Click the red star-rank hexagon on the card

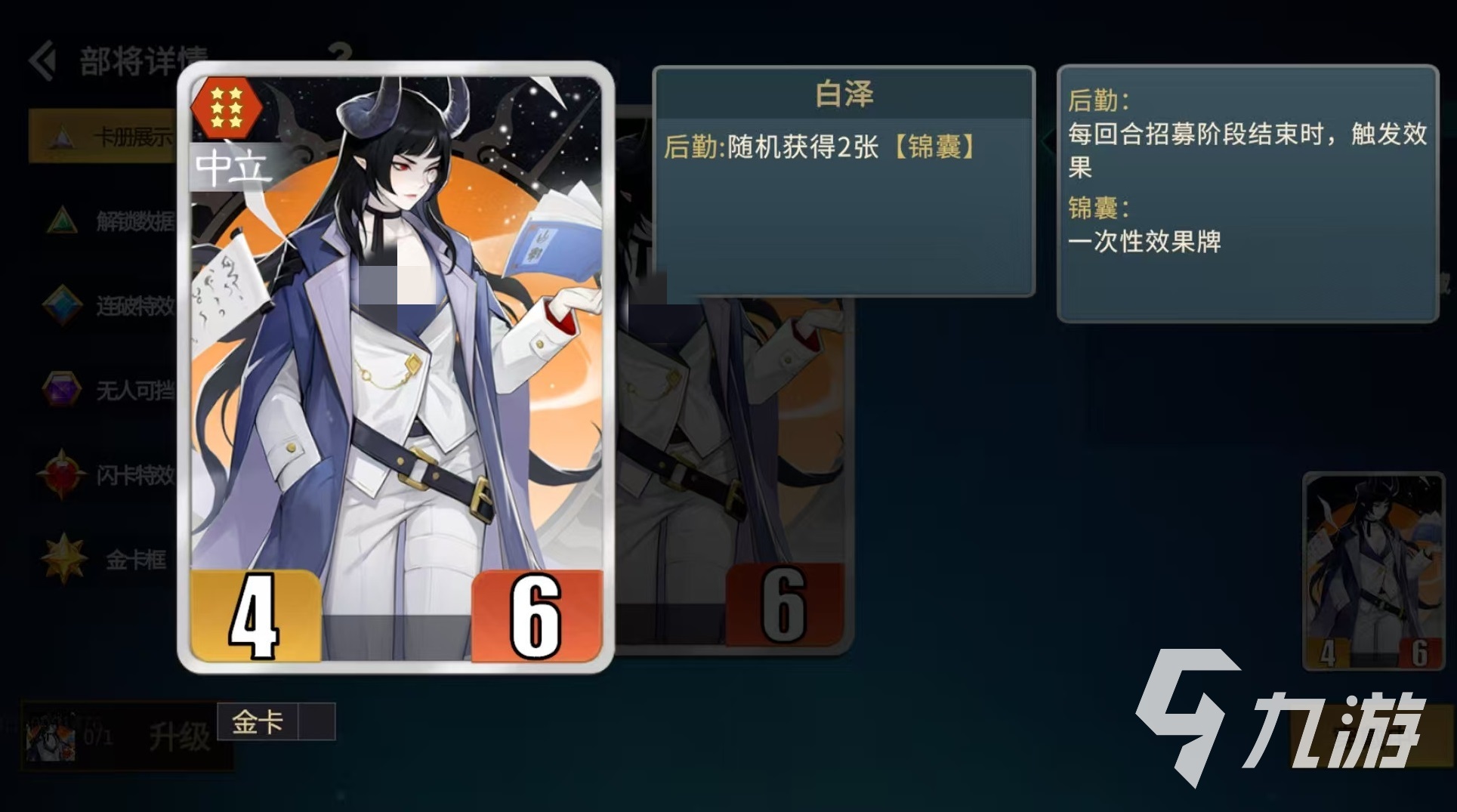click(x=226, y=105)
